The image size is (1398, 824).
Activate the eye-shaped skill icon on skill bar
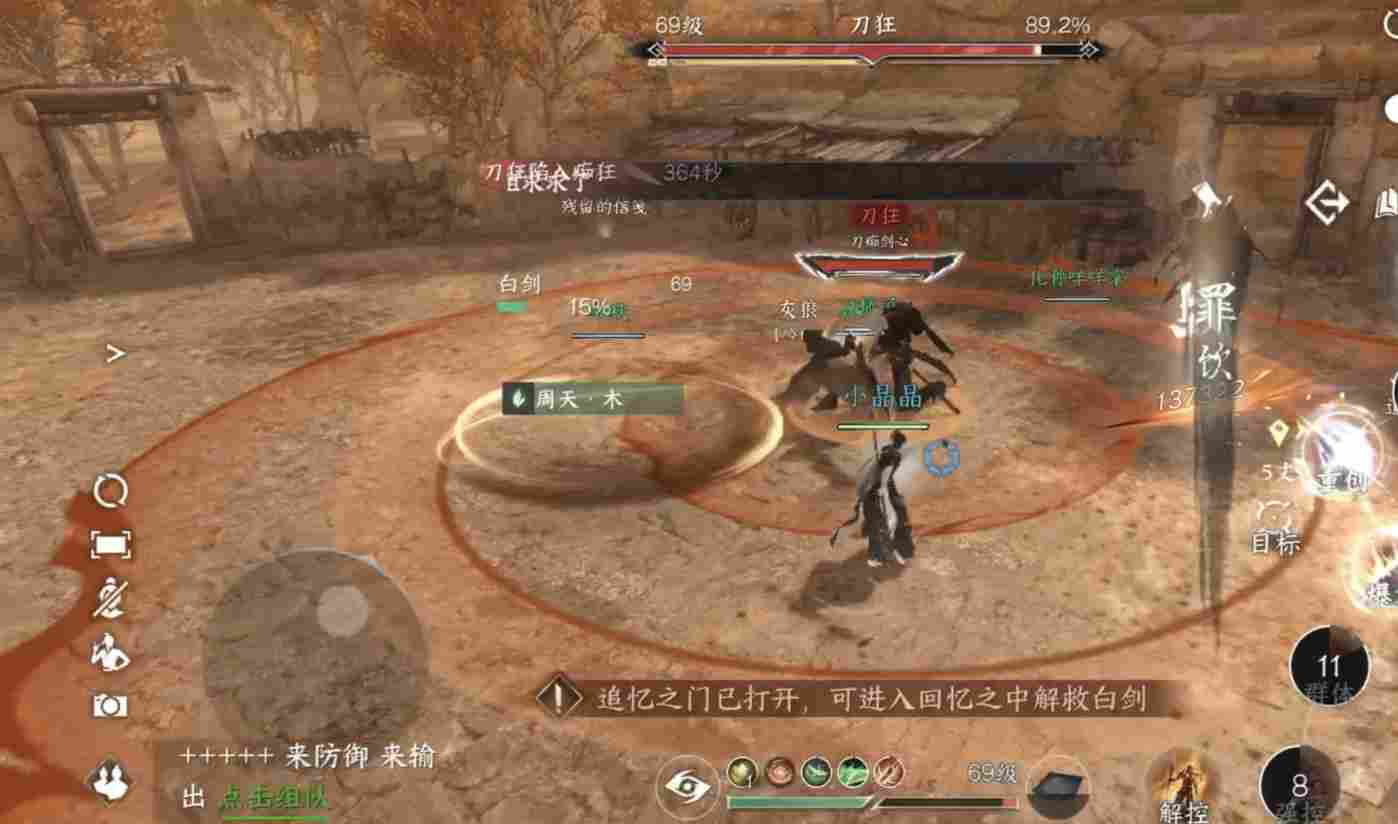[x=685, y=786]
